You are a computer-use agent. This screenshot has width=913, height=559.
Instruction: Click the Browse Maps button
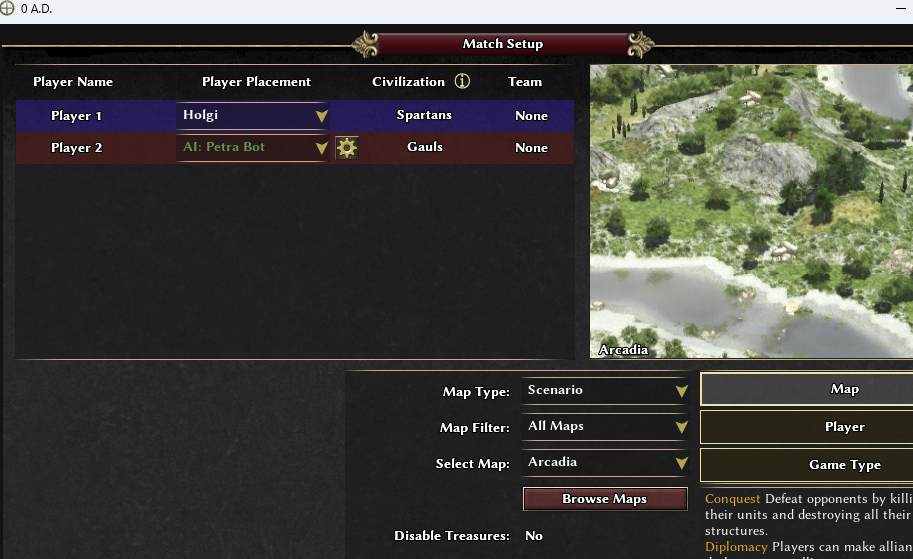click(604, 499)
